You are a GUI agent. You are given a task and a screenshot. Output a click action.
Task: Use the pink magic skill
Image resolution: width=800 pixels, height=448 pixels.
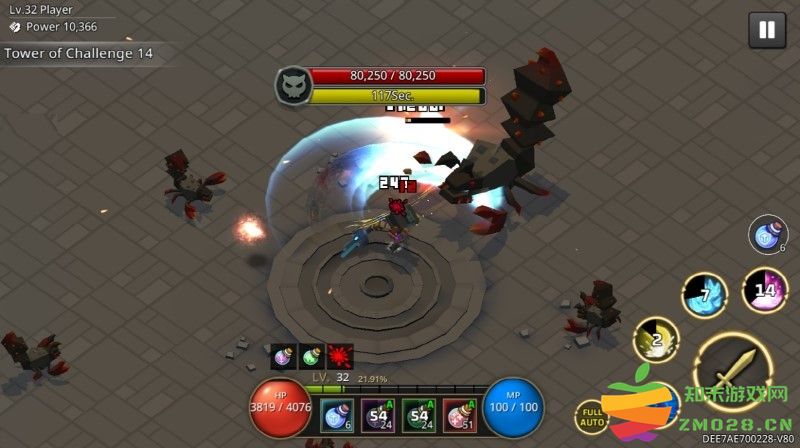pos(765,291)
